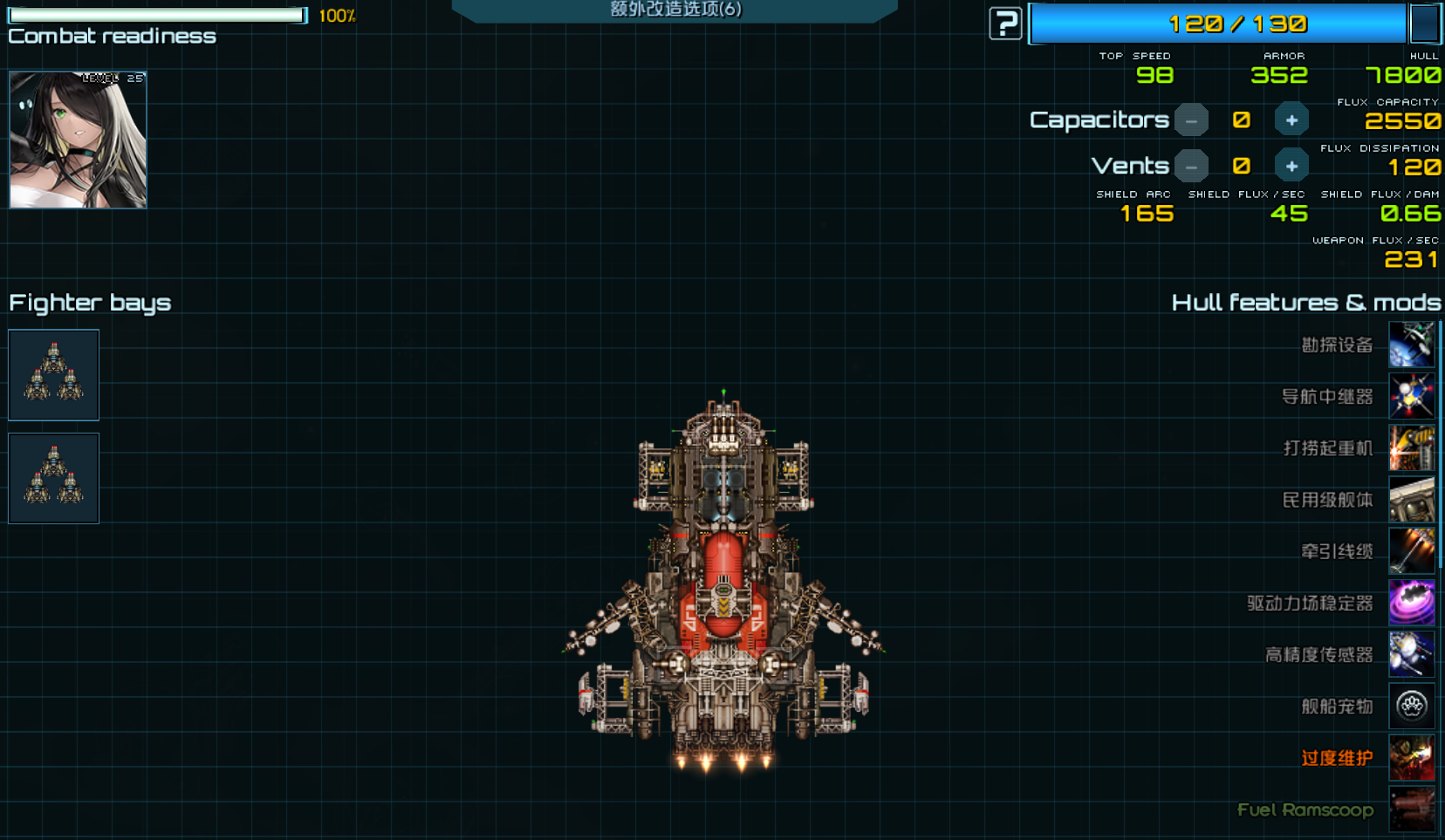The width and height of the screenshot is (1445, 840).
Task: Click the question mark help button
Action: click(1005, 24)
